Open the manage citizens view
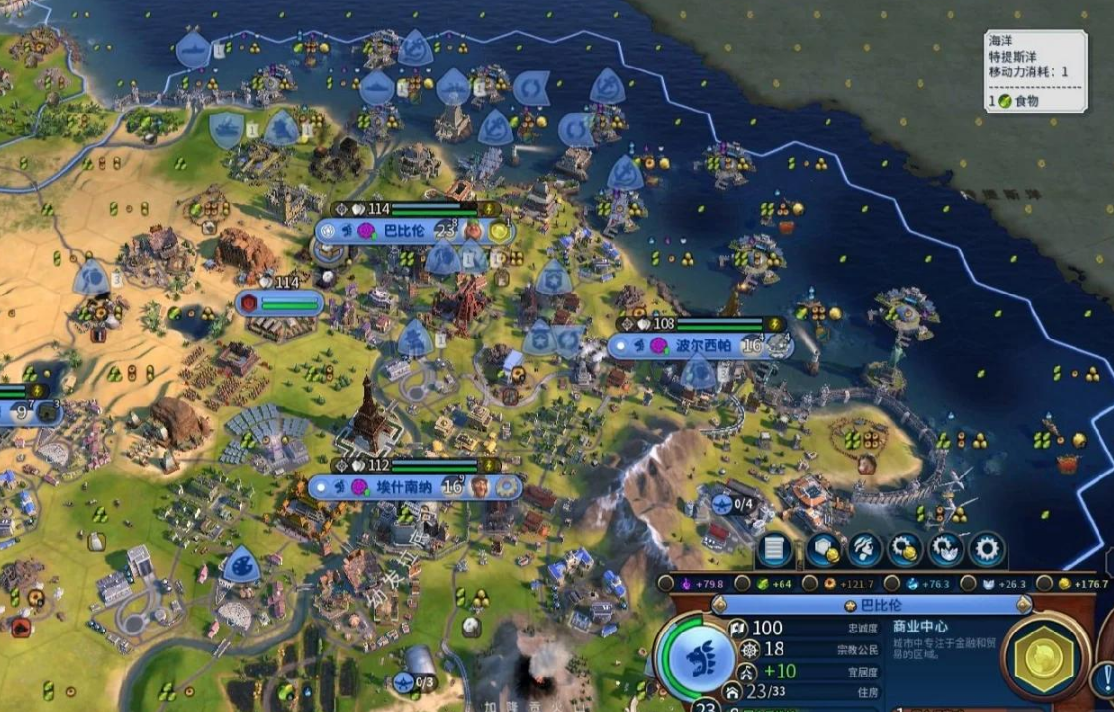The height and width of the screenshot is (712, 1114). pyautogui.click(x=864, y=549)
